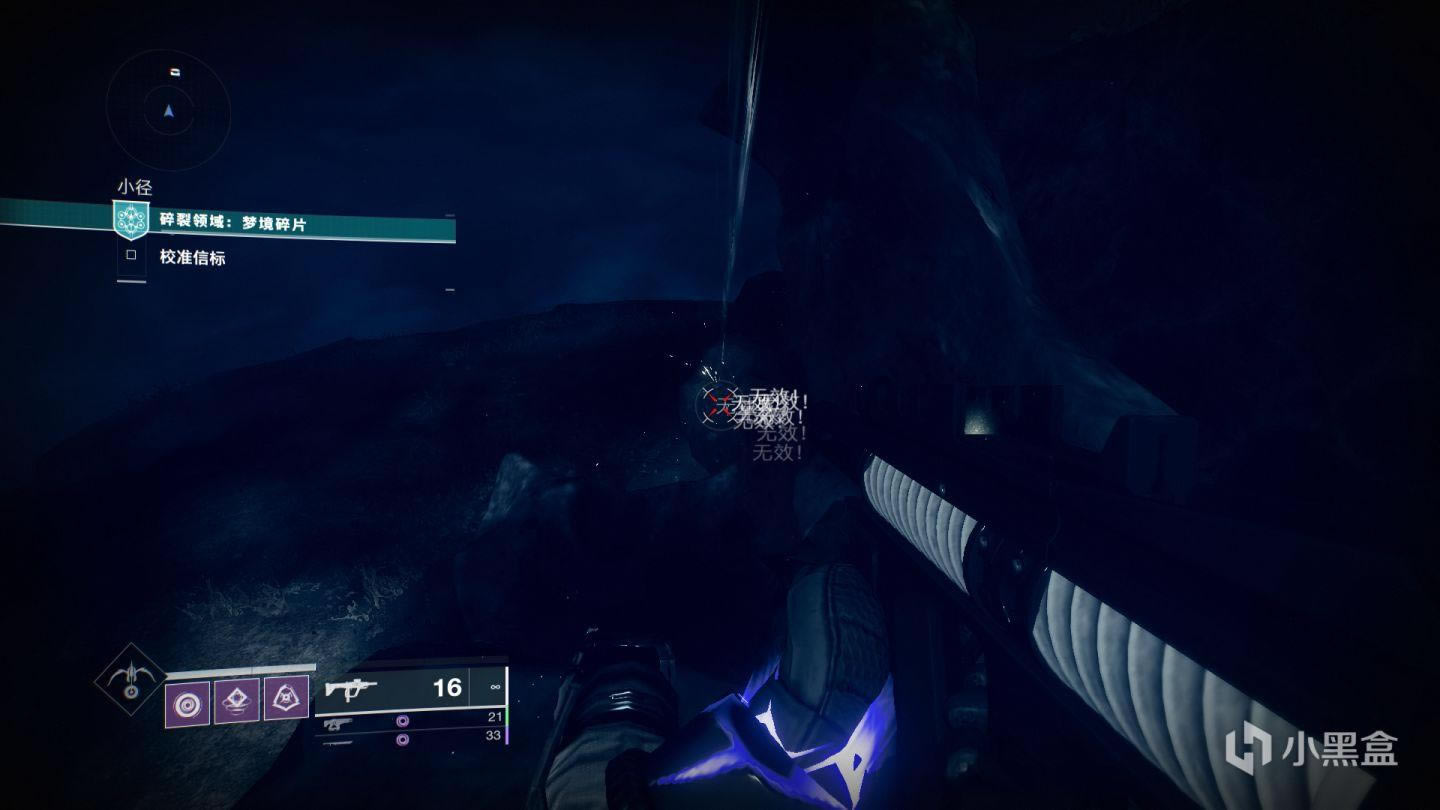Trigger the purple diamond melee ability icon
This screenshot has height=810, width=1440.
236,699
